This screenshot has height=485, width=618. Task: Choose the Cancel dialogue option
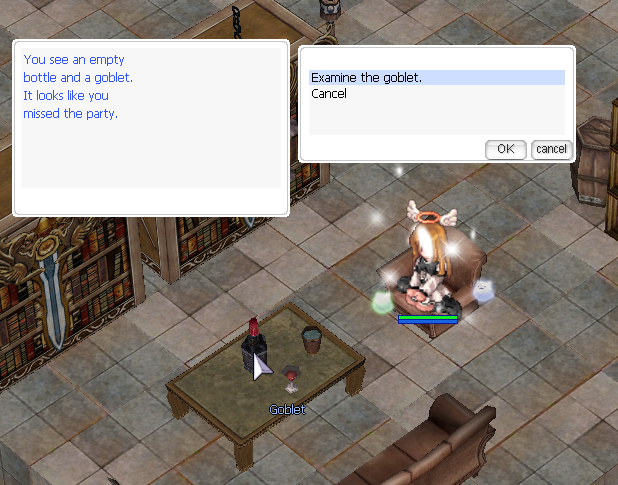[x=329, y=94]
